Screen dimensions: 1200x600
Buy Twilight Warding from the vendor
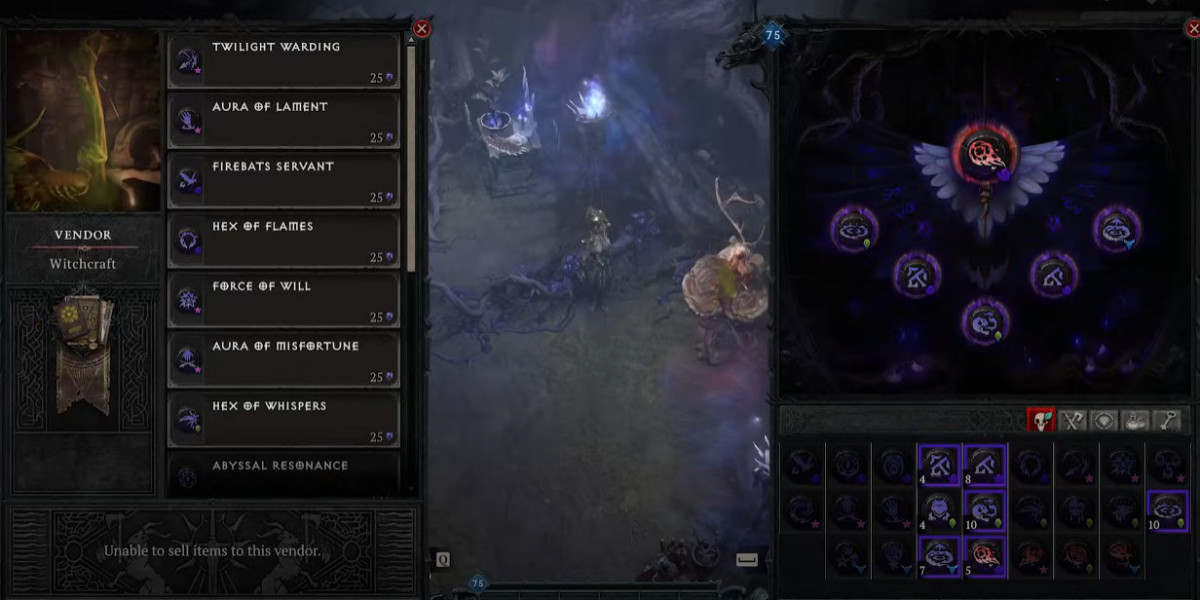point(284,61)
